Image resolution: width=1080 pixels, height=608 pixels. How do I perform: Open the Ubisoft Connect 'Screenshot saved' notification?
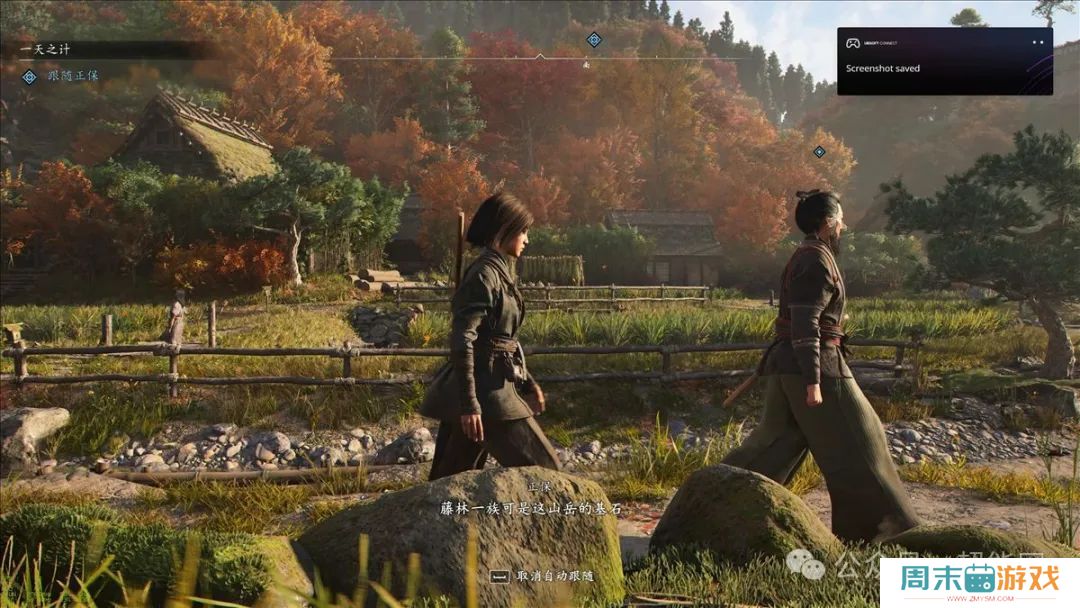[944, 61]
